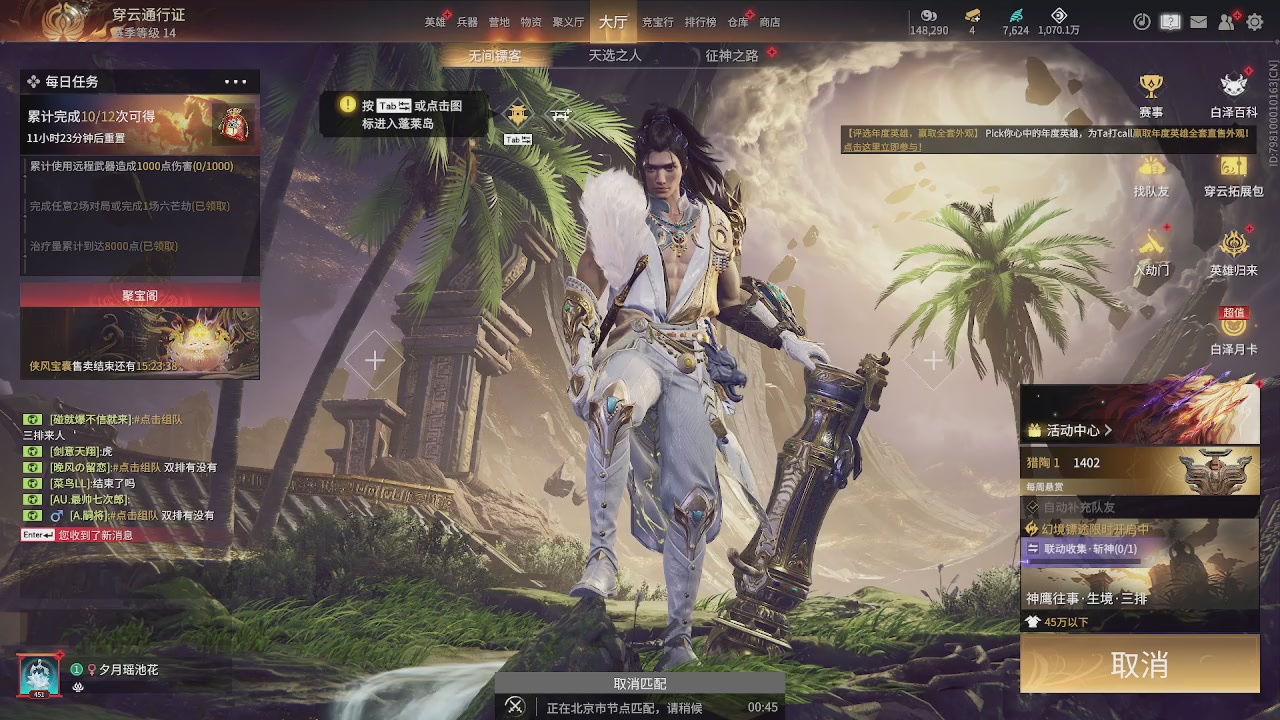Open the 商店 shop

(x=769, y=22)
